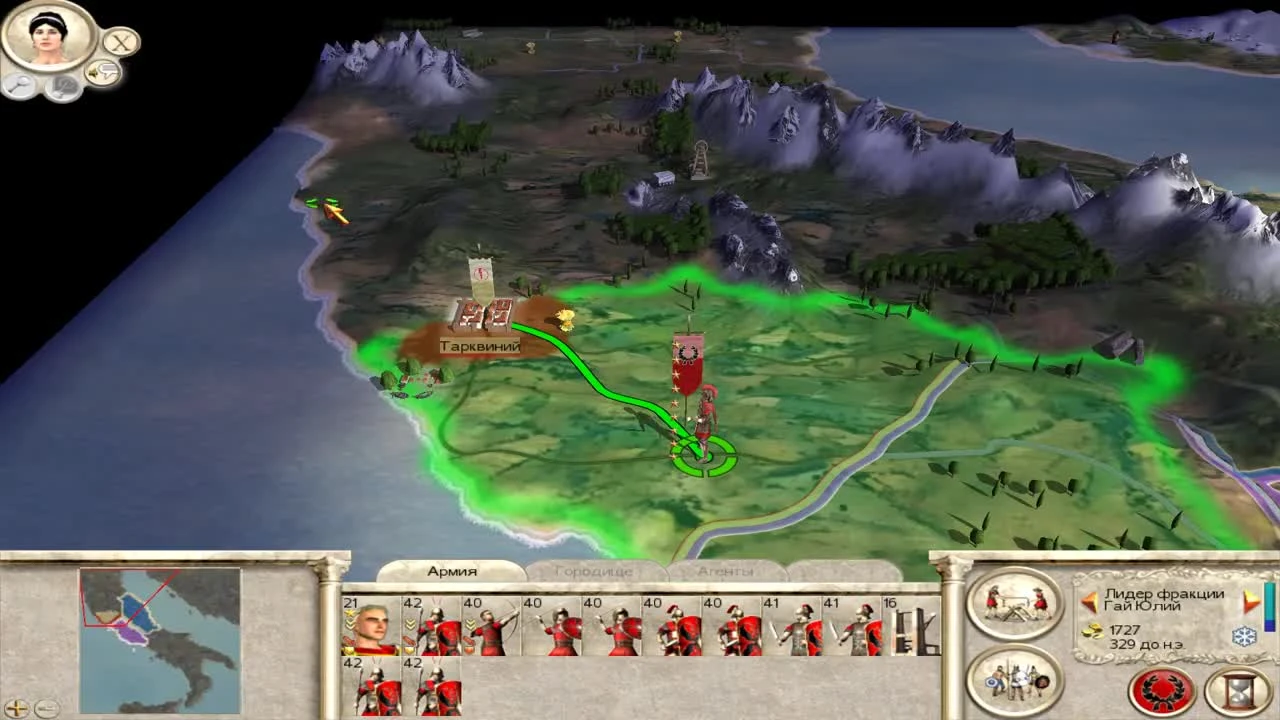
Task: Click the gold coins treasury icon
Action: [1092, 632]
